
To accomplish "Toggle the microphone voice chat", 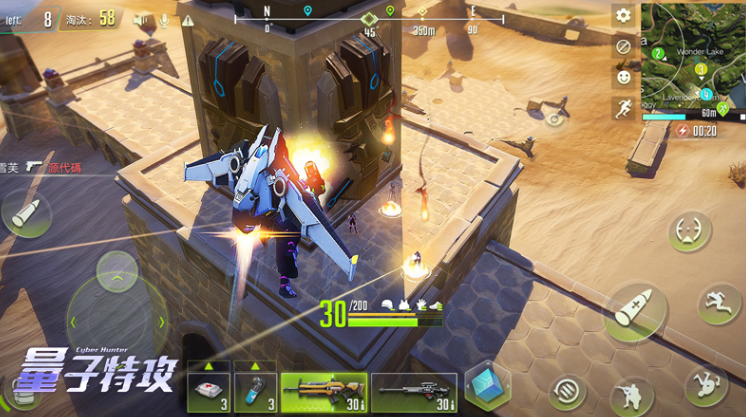I will pos(164,19).
